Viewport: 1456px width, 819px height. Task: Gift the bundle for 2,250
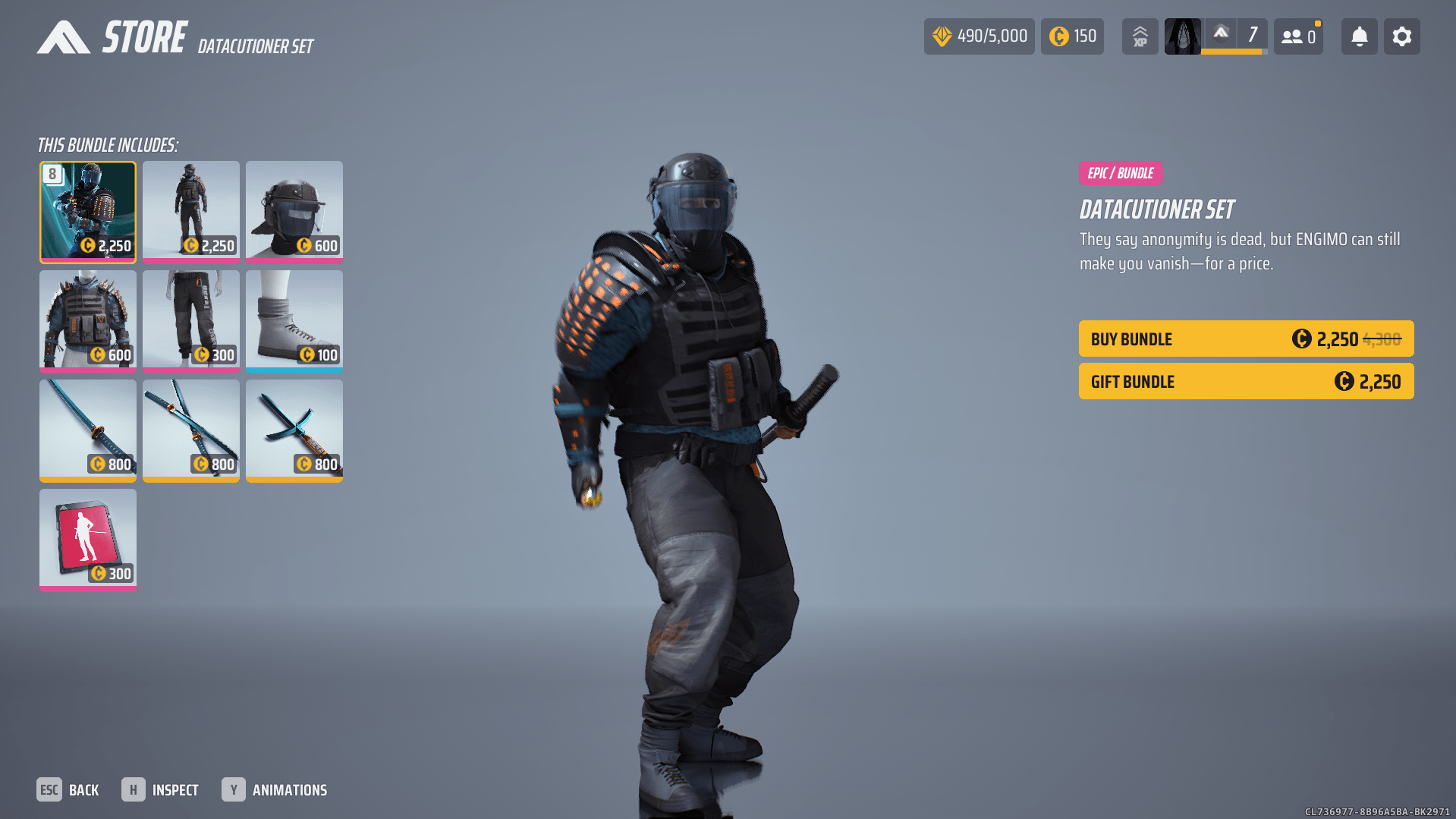(1246, 381)
